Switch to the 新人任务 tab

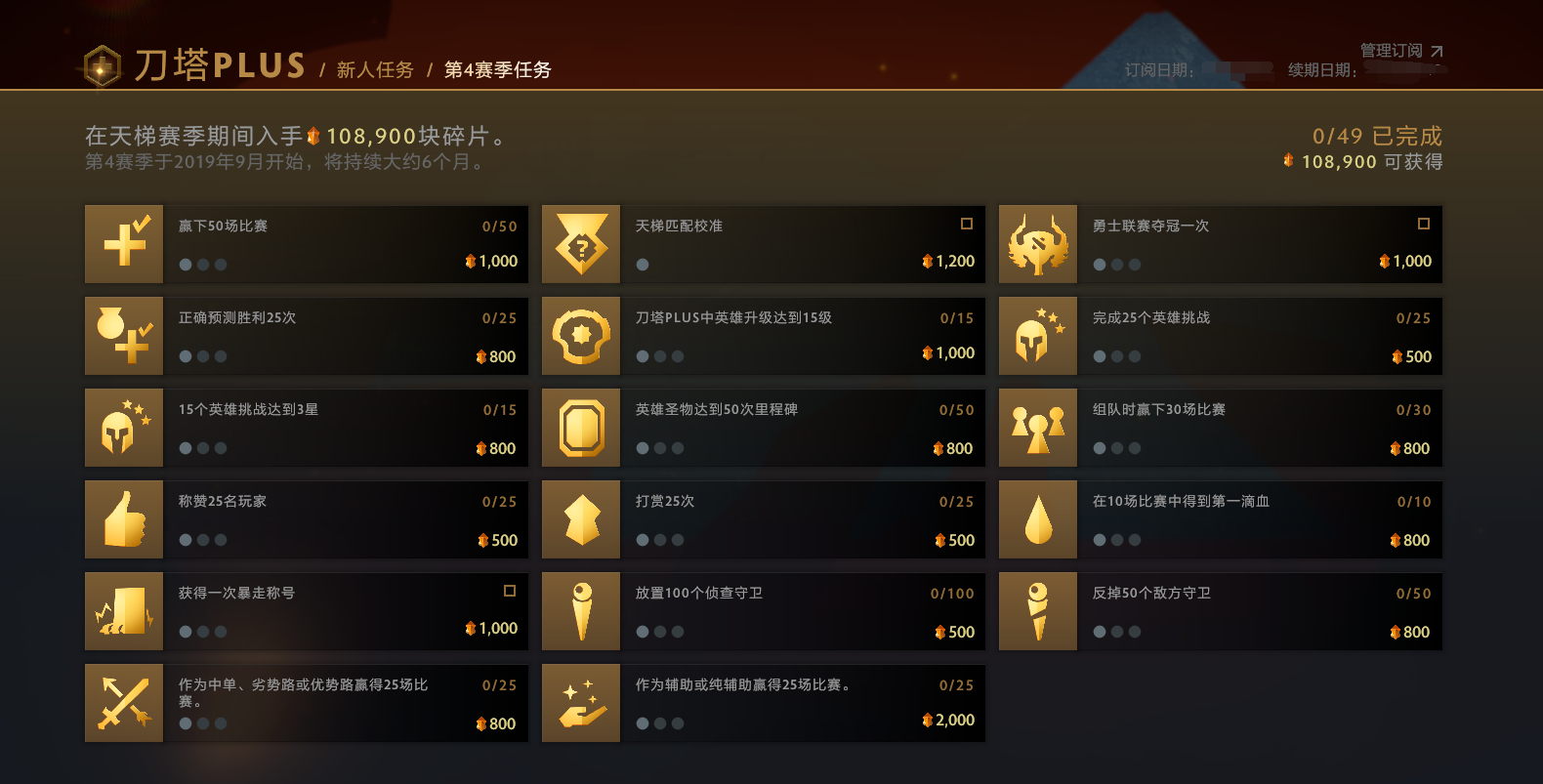click(375, 70)
